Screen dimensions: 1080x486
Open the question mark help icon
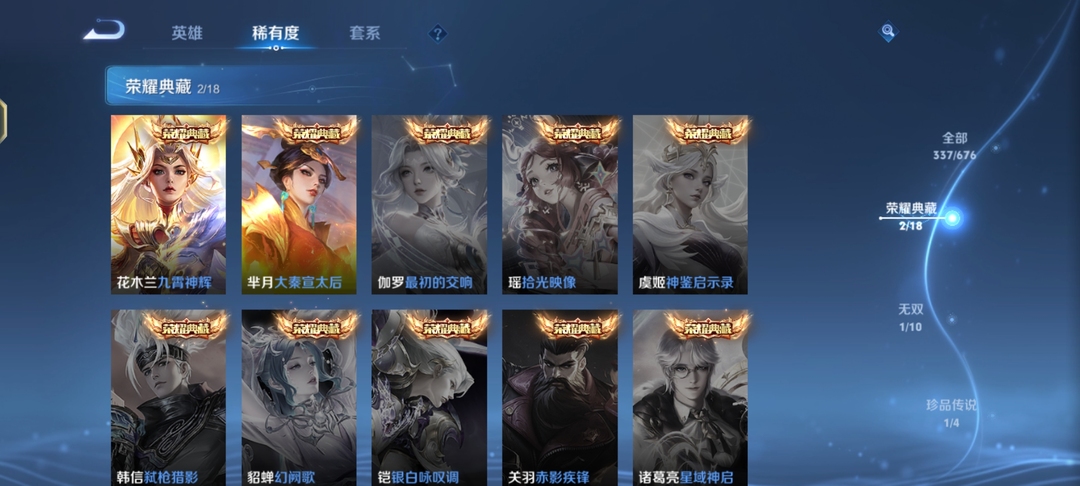pyautogui.click(x=437, y=33)
